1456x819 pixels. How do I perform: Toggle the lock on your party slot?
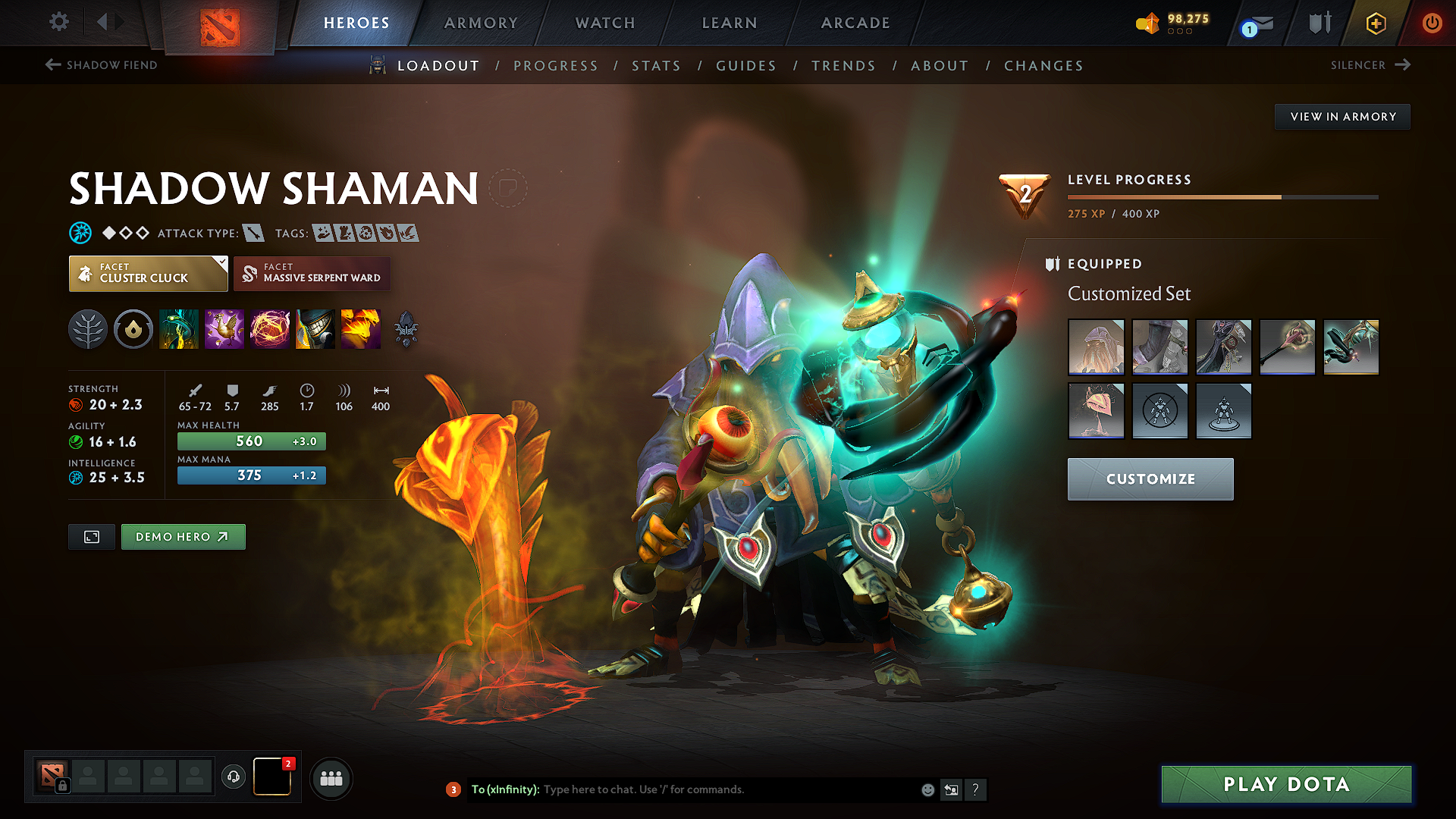pos(62,786)
